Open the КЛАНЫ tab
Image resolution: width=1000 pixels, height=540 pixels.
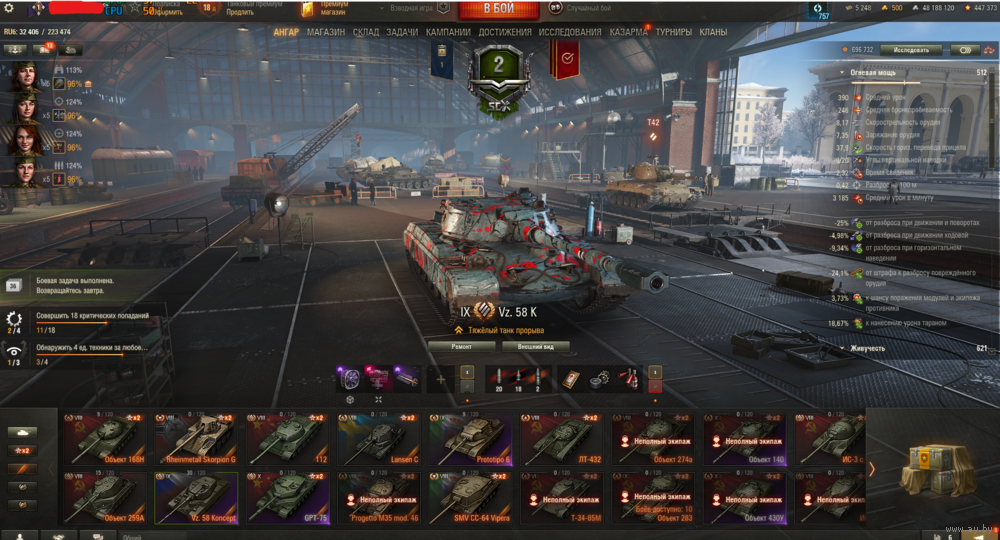coord(713,32)
